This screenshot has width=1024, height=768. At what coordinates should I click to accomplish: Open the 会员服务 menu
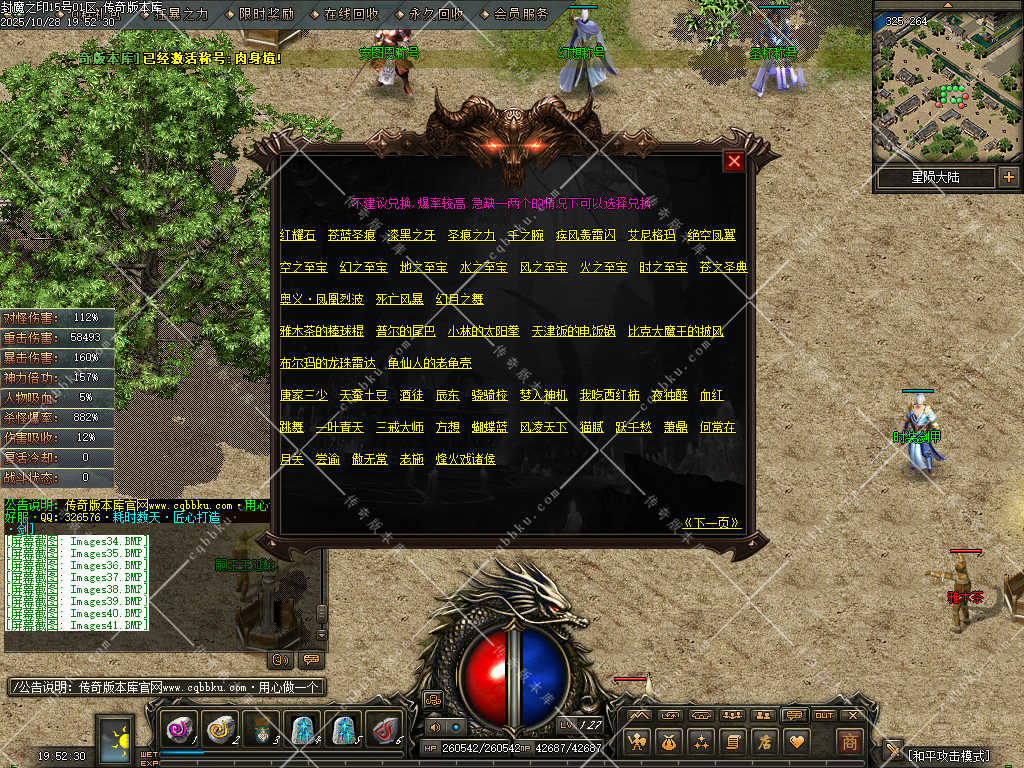click(x=521, y=14)
